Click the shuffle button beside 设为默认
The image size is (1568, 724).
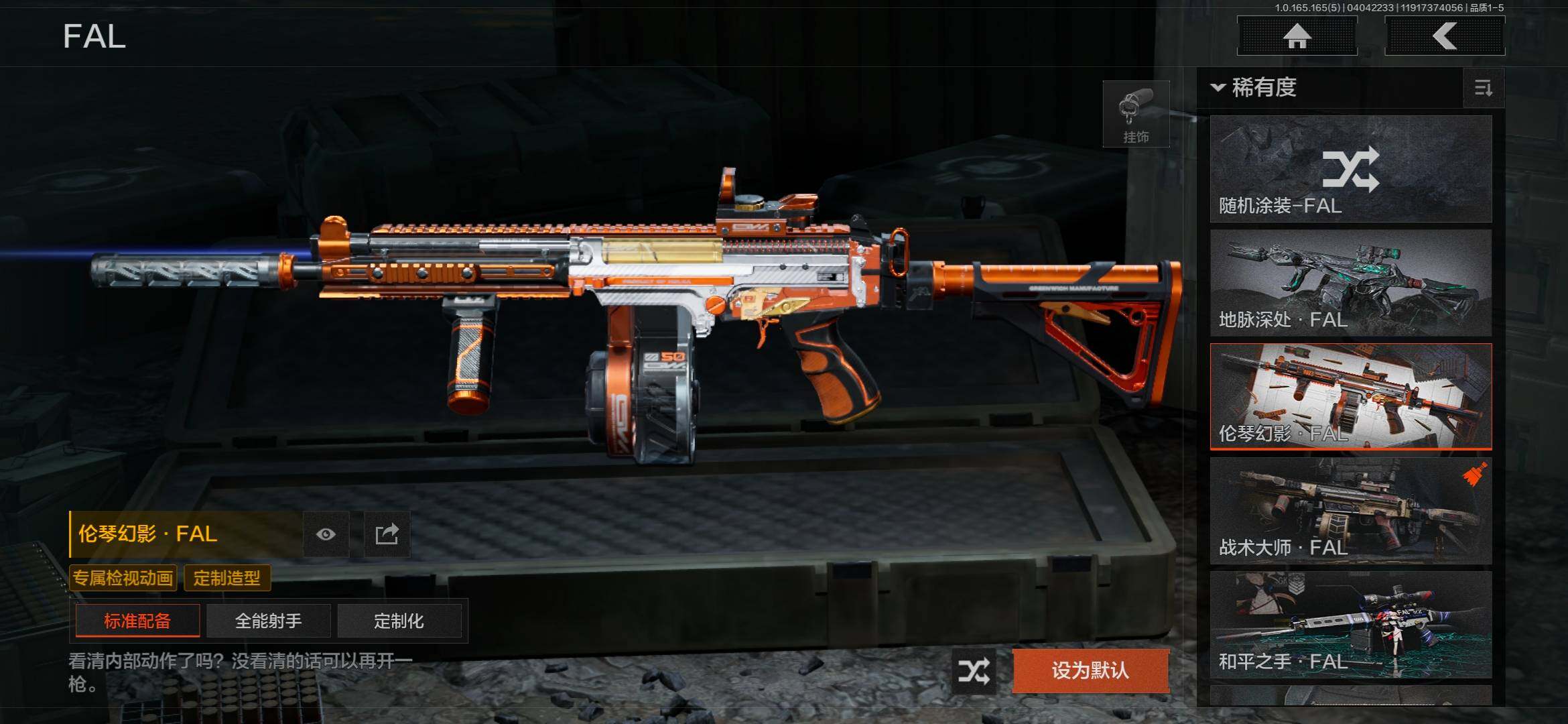(973, 670)
